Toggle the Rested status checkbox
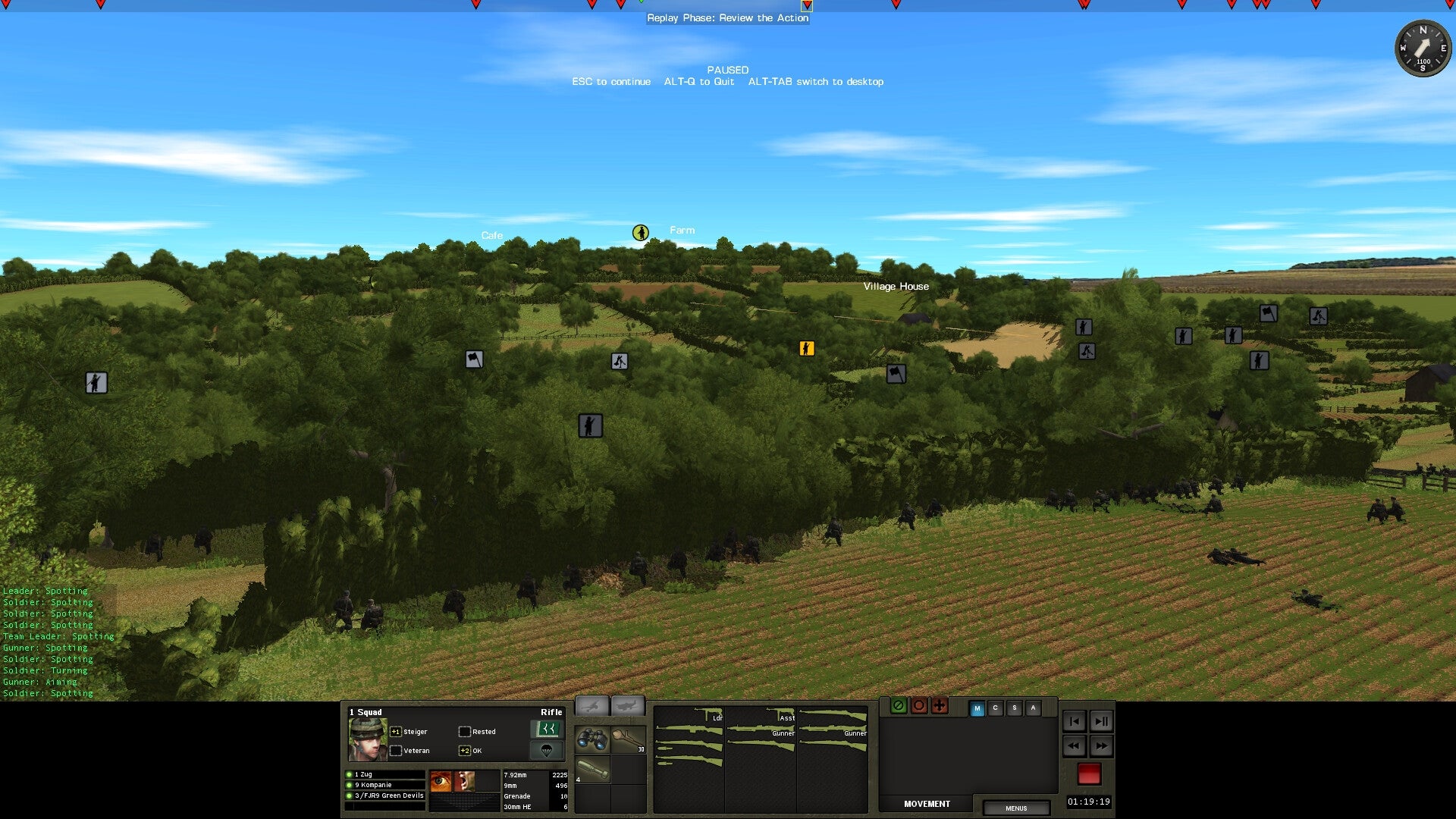Viewport: 1456px width, 819px height. 465,731
